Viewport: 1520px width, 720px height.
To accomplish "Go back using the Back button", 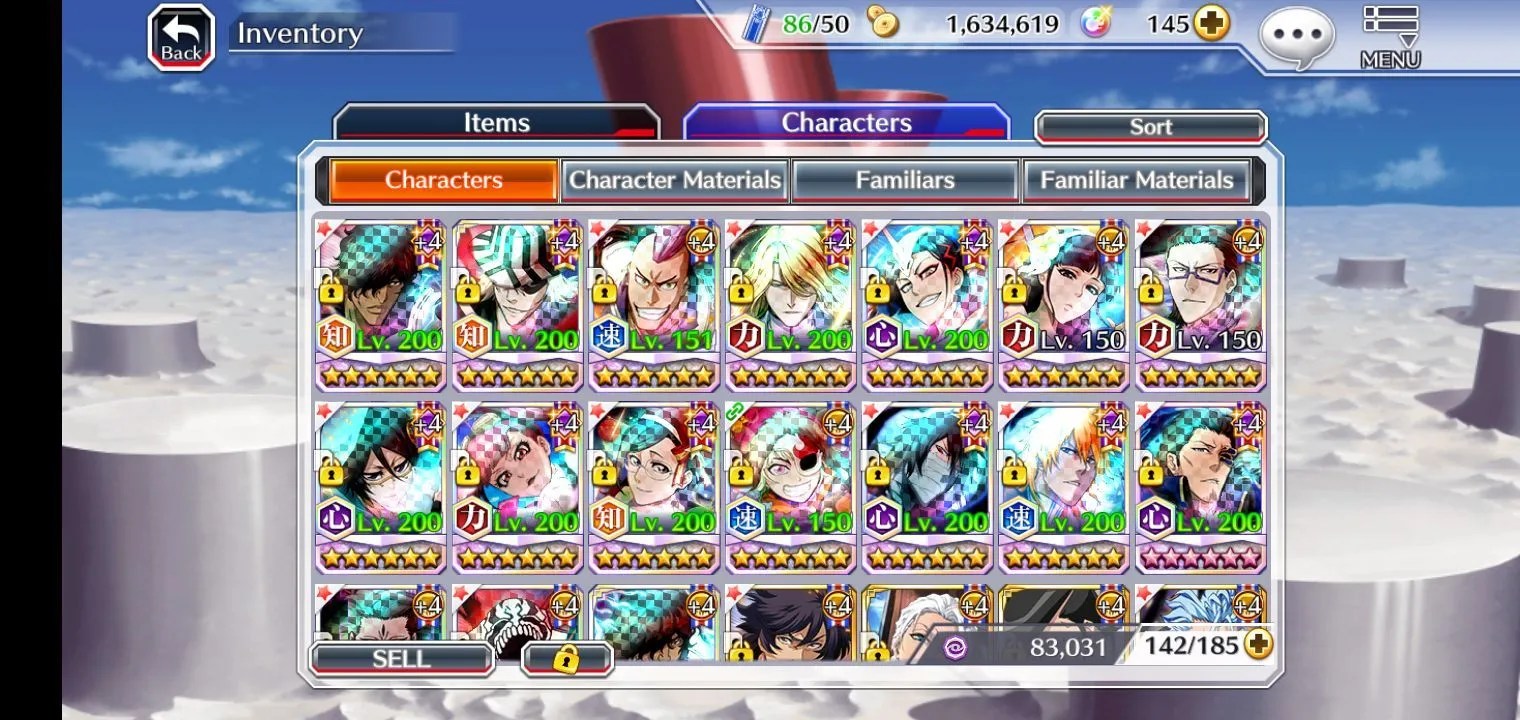I will [181, 38].
